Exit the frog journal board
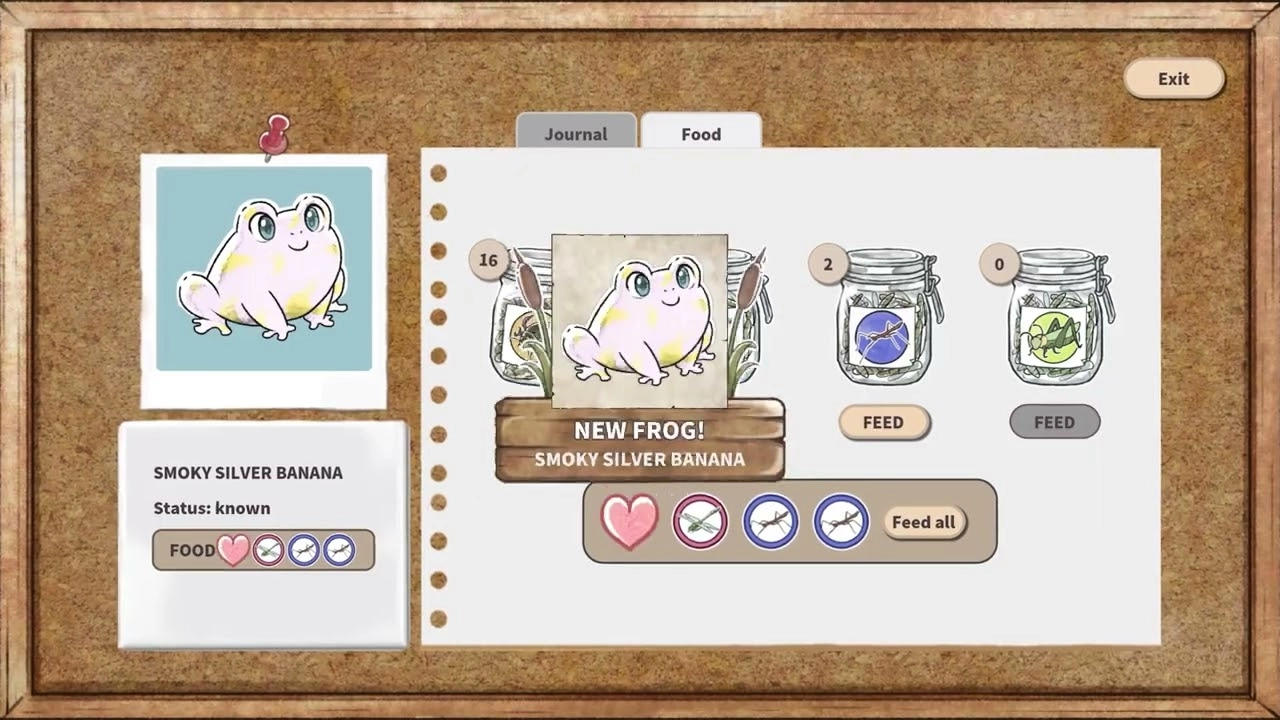Image resolution: width=1280 pixels, height=720 pixels. [1174, 79]
